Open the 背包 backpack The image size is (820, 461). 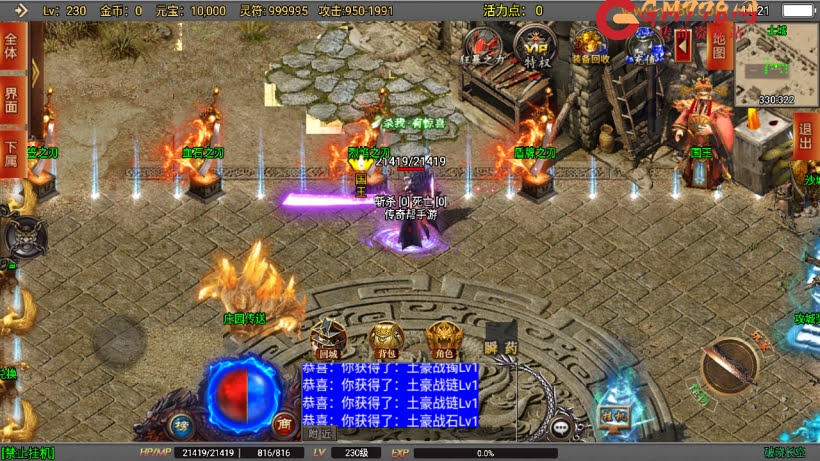click(x=385, y=339)
